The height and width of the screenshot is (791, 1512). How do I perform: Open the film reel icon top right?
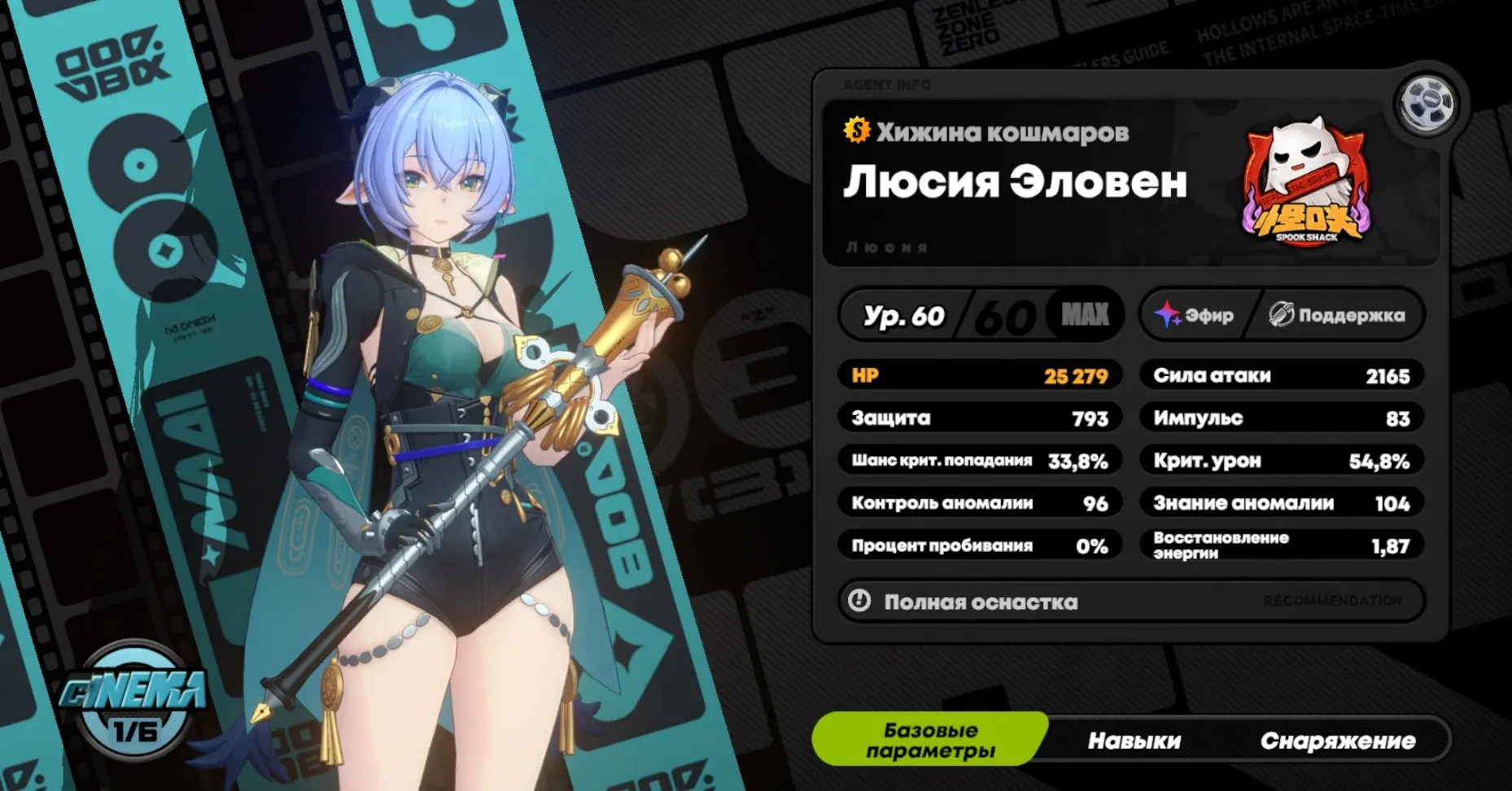pyautogui.click(x=1427, y=101)
